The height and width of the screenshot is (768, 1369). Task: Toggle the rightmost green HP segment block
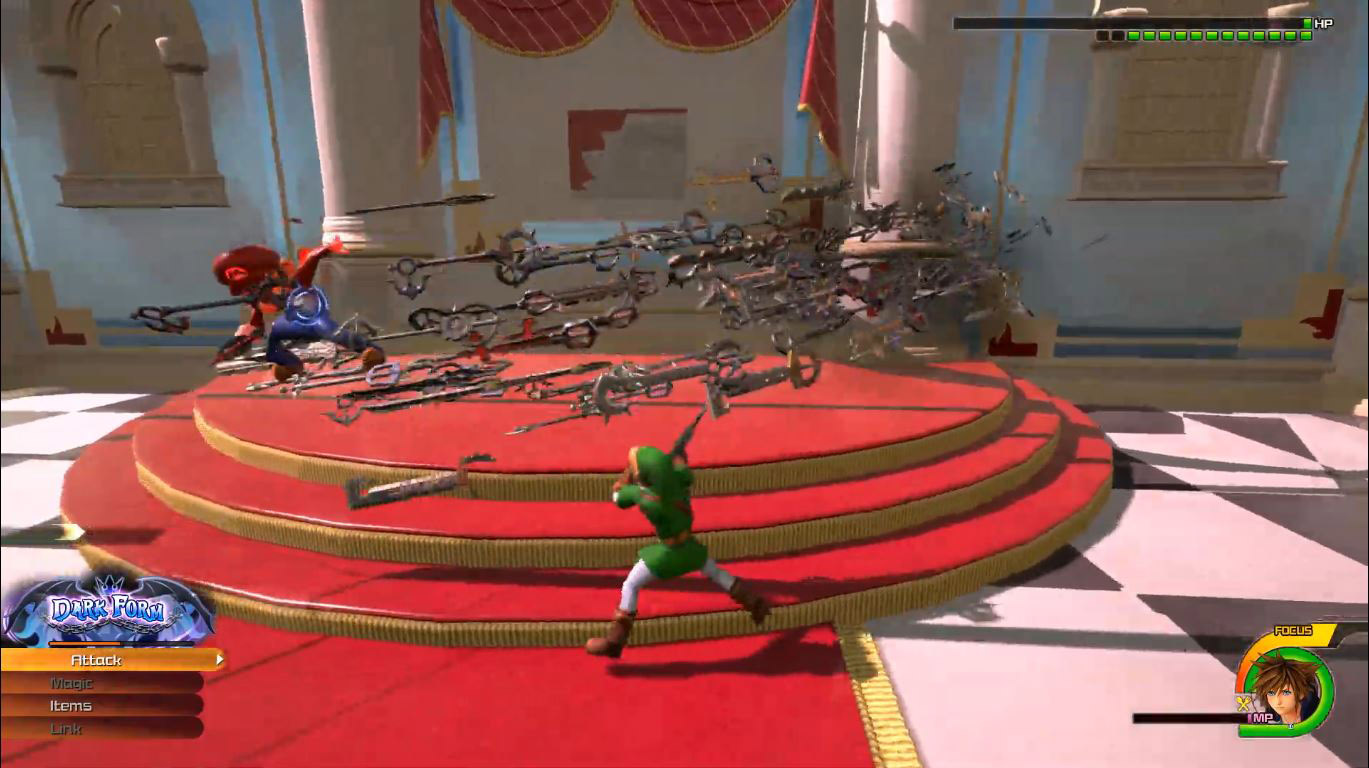pos(1307,36)
